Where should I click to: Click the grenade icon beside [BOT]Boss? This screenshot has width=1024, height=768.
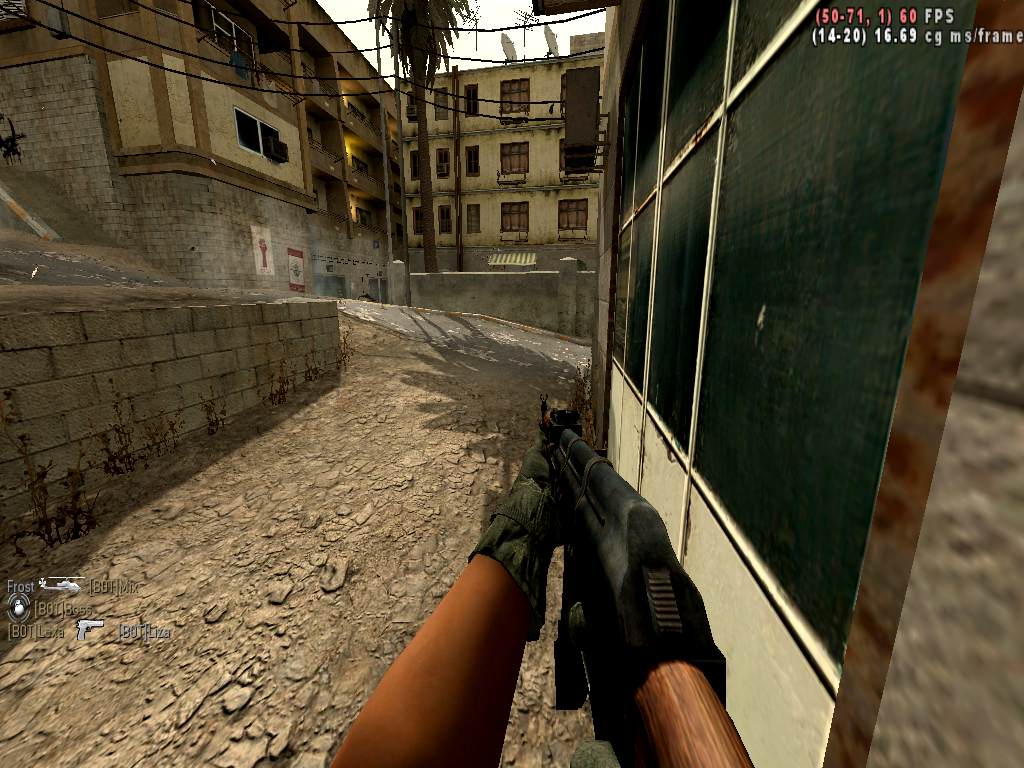click(18, 607)
